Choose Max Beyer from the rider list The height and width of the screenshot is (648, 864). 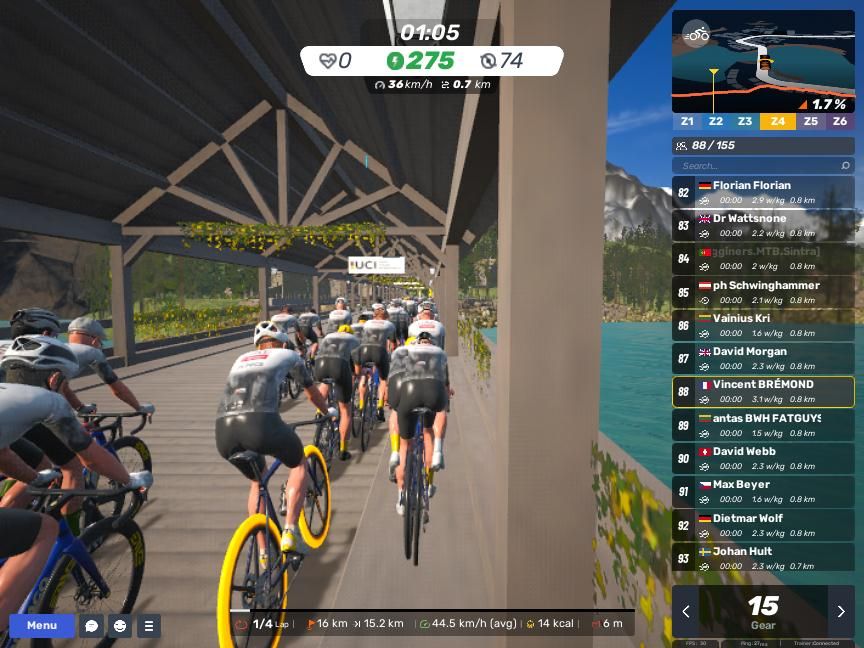tap(763, 491)
